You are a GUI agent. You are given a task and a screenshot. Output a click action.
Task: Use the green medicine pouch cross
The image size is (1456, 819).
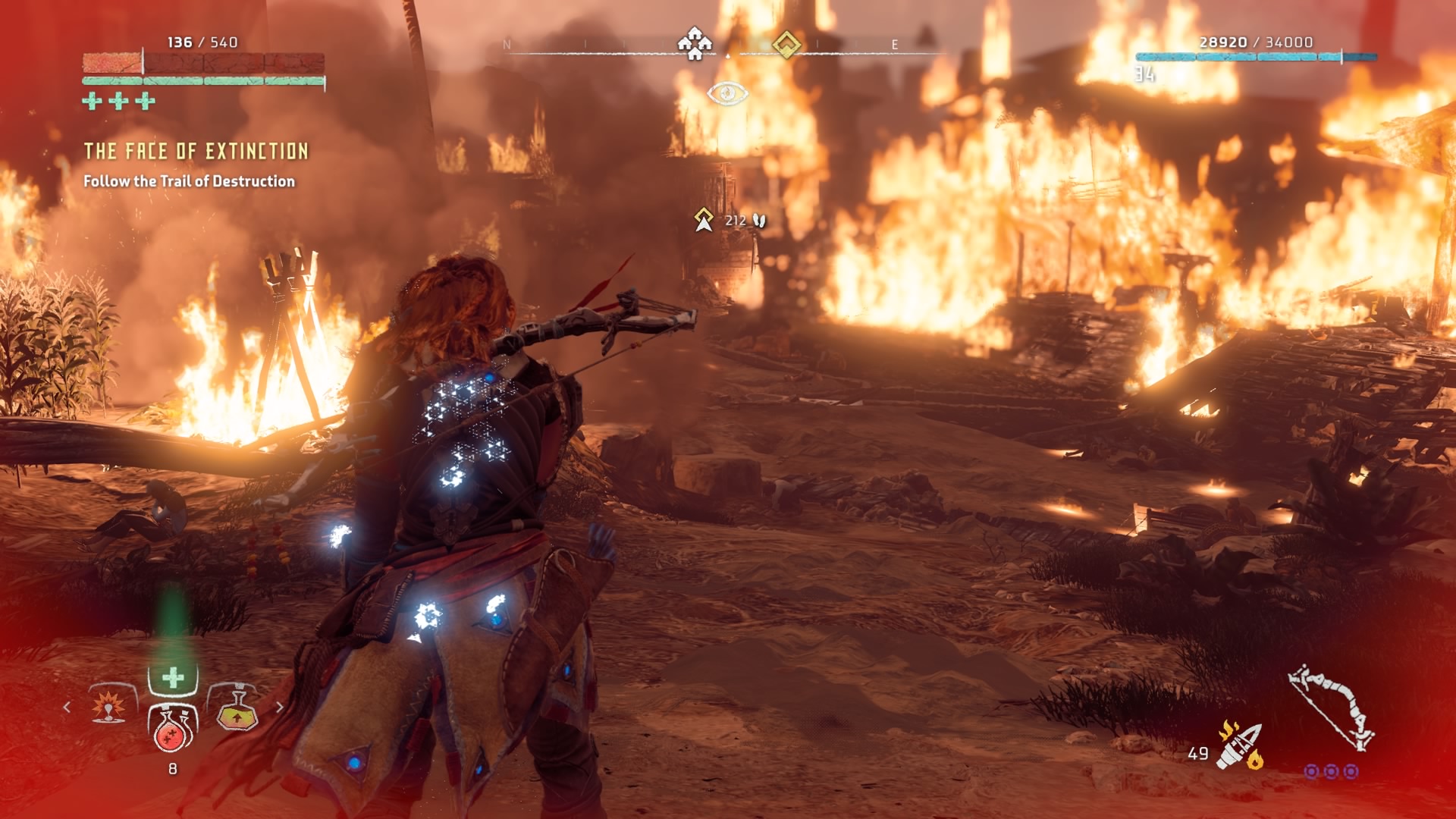[173, 677]
